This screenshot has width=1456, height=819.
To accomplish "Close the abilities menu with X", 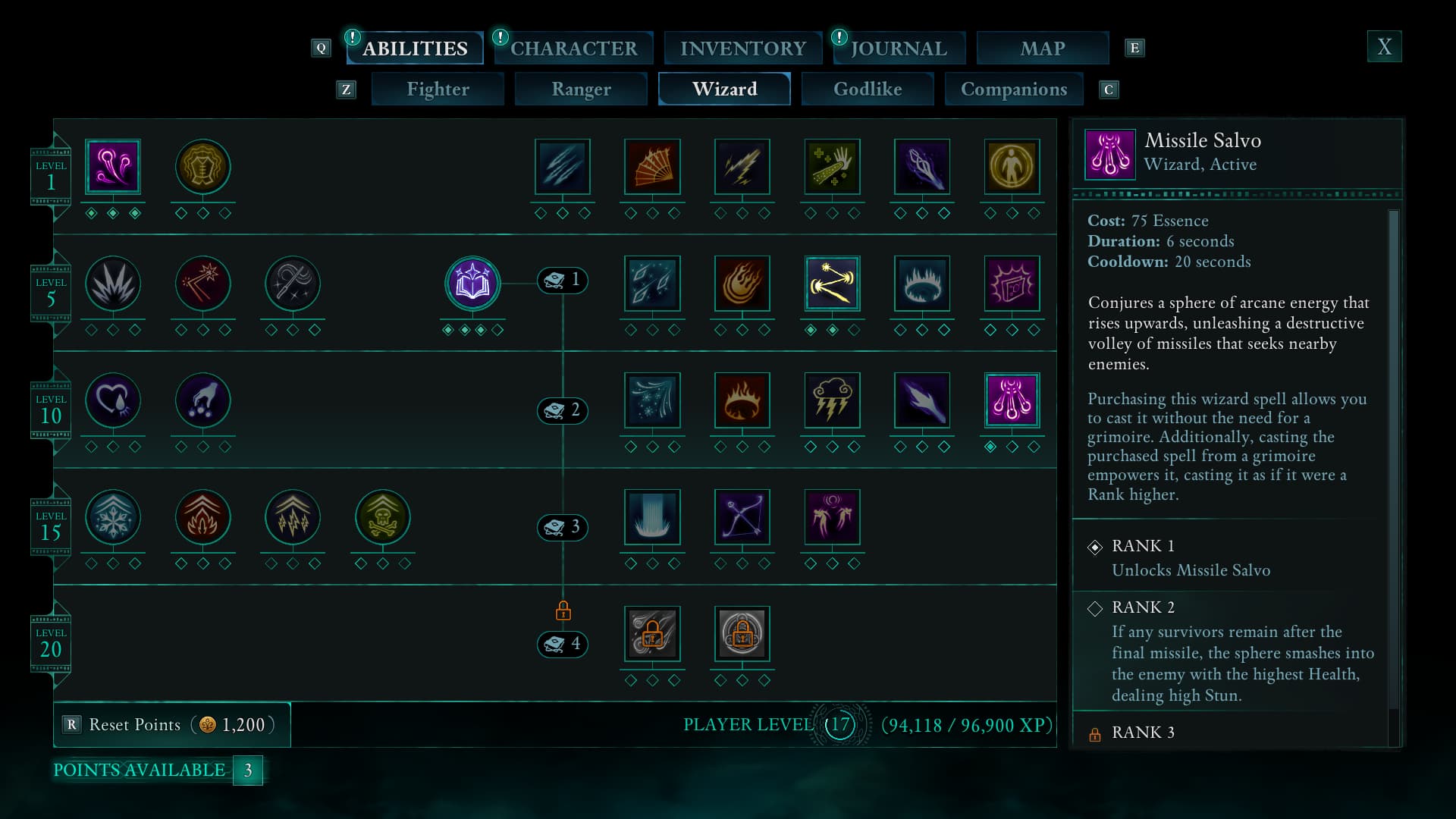I will (x=1384, y=47).
